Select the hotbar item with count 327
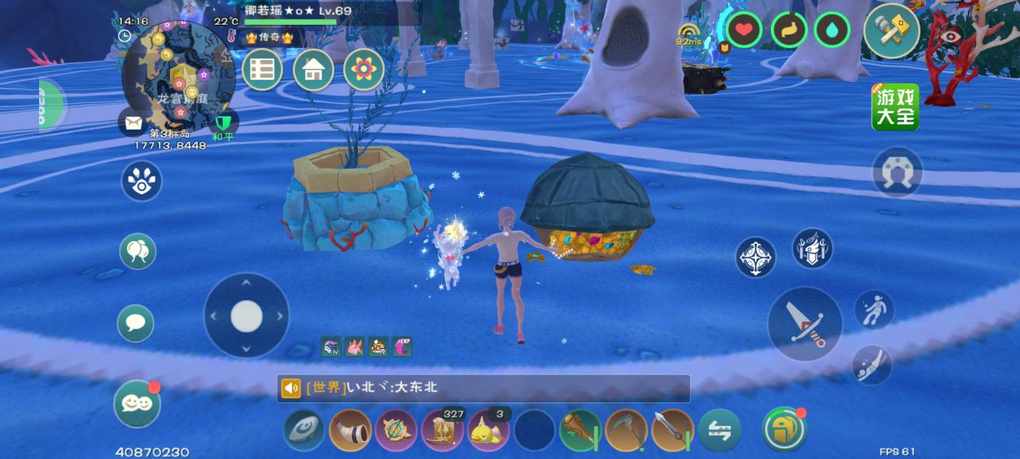 442,430
